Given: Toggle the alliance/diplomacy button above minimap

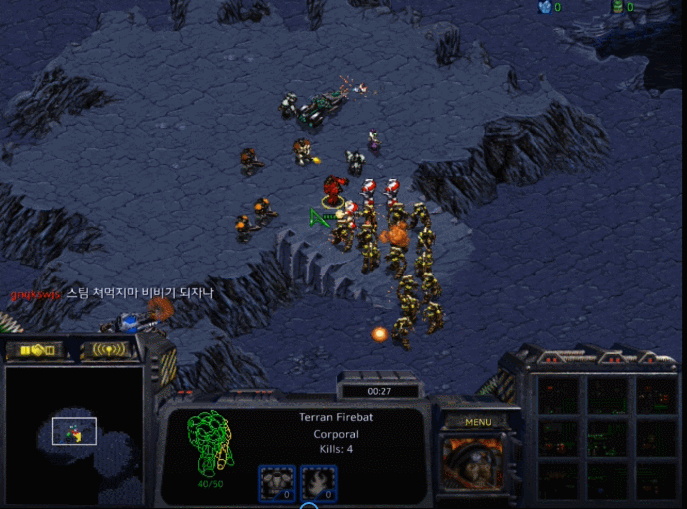Looking at the screenshot, I should click(34, 350).
